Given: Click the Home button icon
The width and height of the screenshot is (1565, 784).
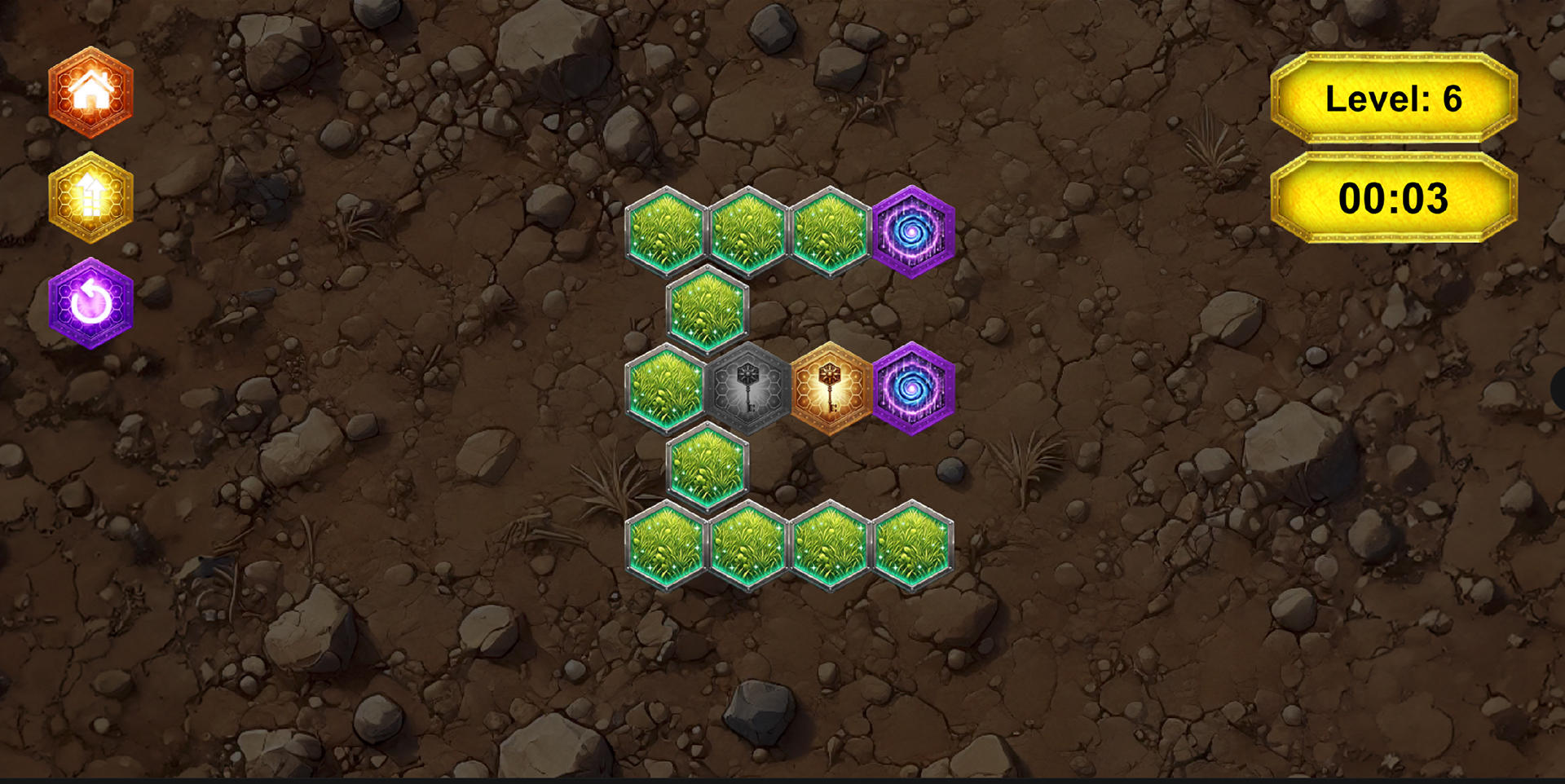Looking at the screenshot, I should (90, 94).
